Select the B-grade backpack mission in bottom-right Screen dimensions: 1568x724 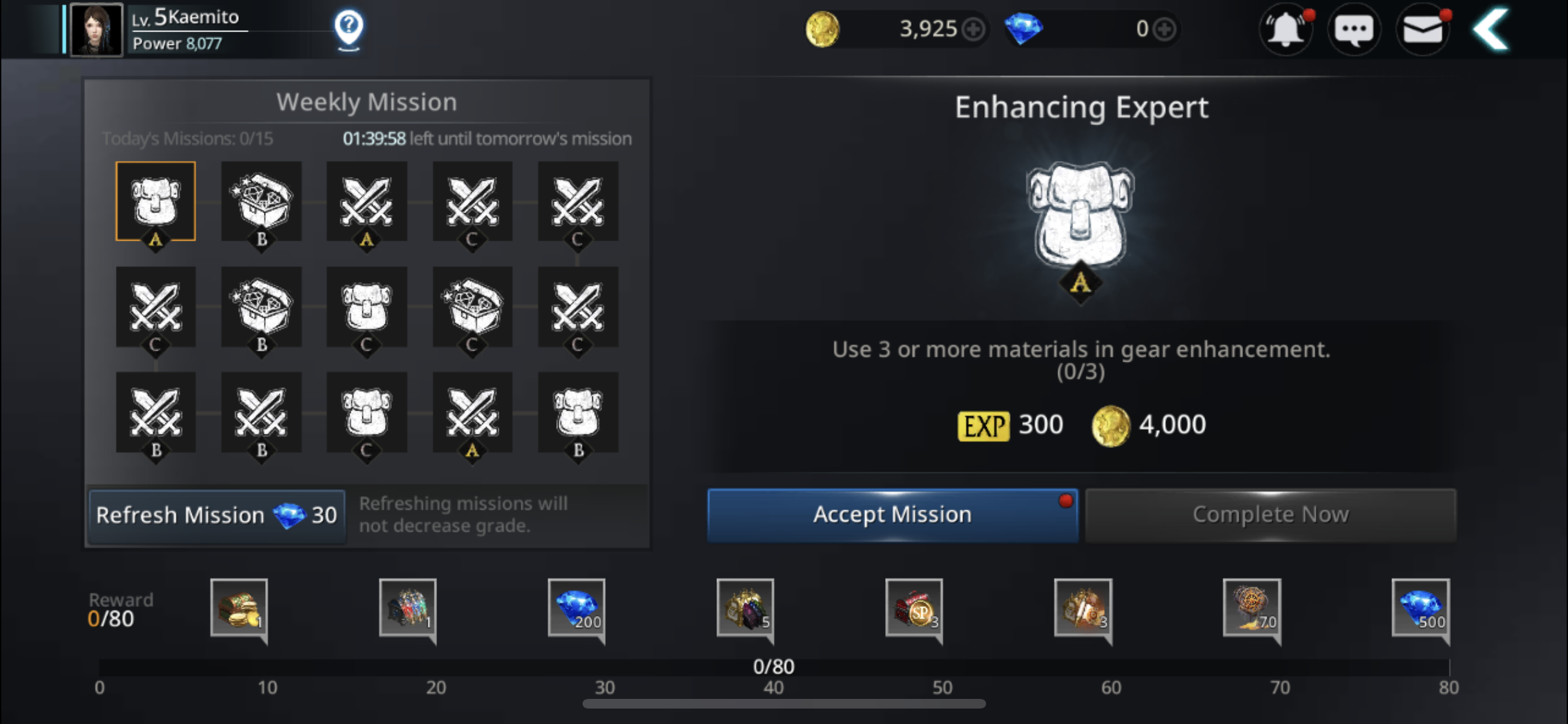[x=577, y=414]
